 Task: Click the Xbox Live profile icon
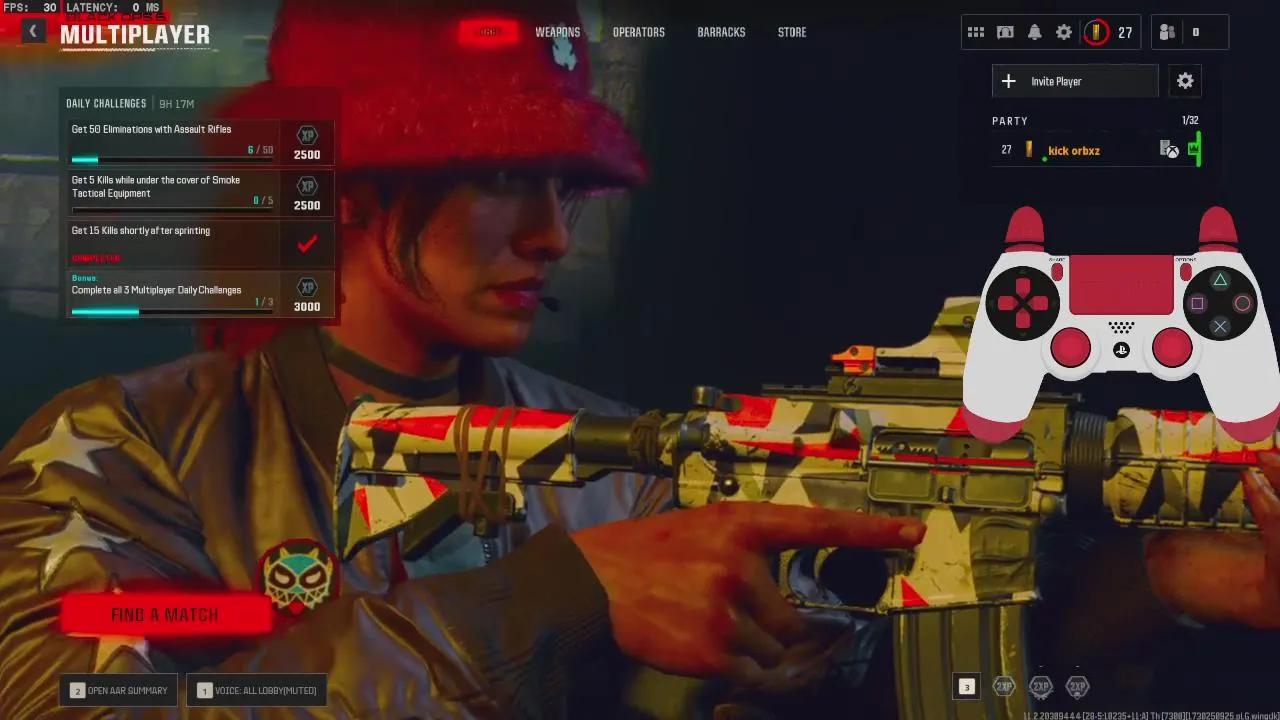click(x=1168, y=148)
